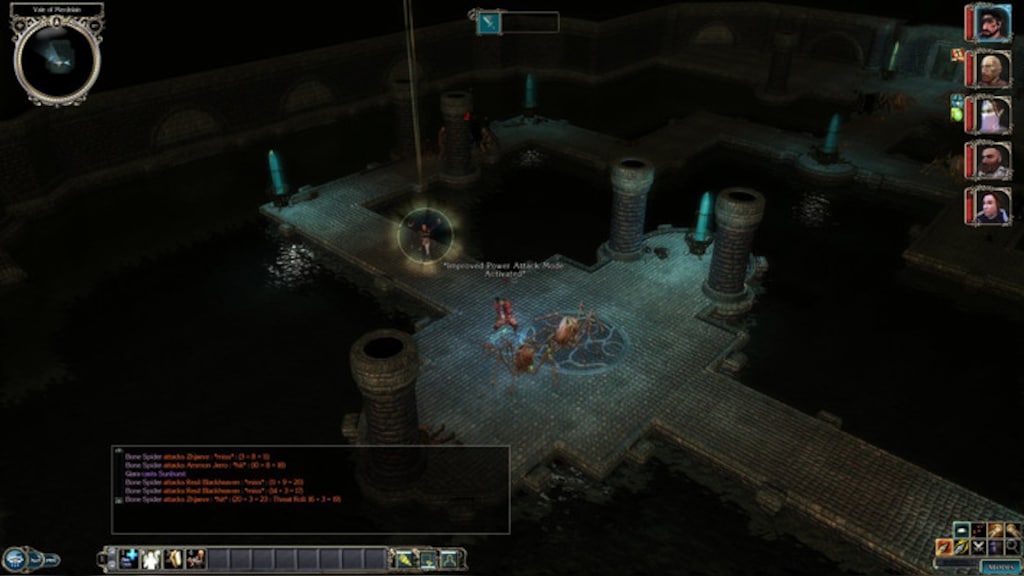Click the circular minimap
This screenshot has width=1024, height=576.
click(x=57, y=60)
